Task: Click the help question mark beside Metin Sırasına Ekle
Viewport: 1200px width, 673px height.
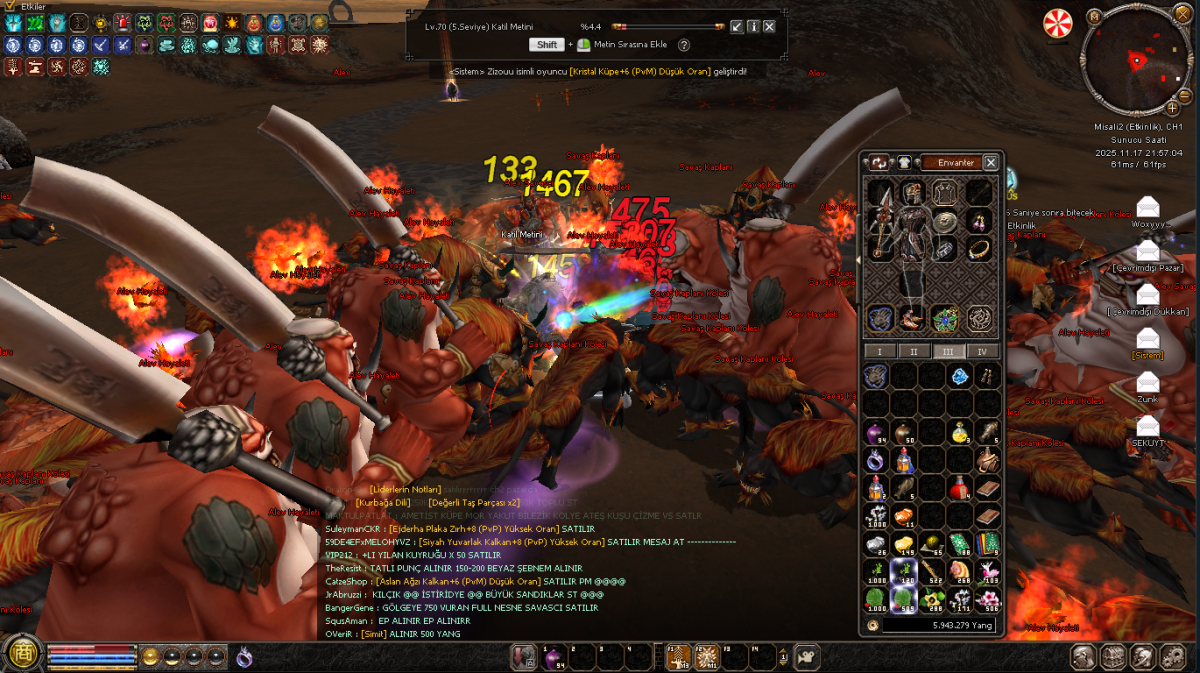Action: [x=684, y=45]
